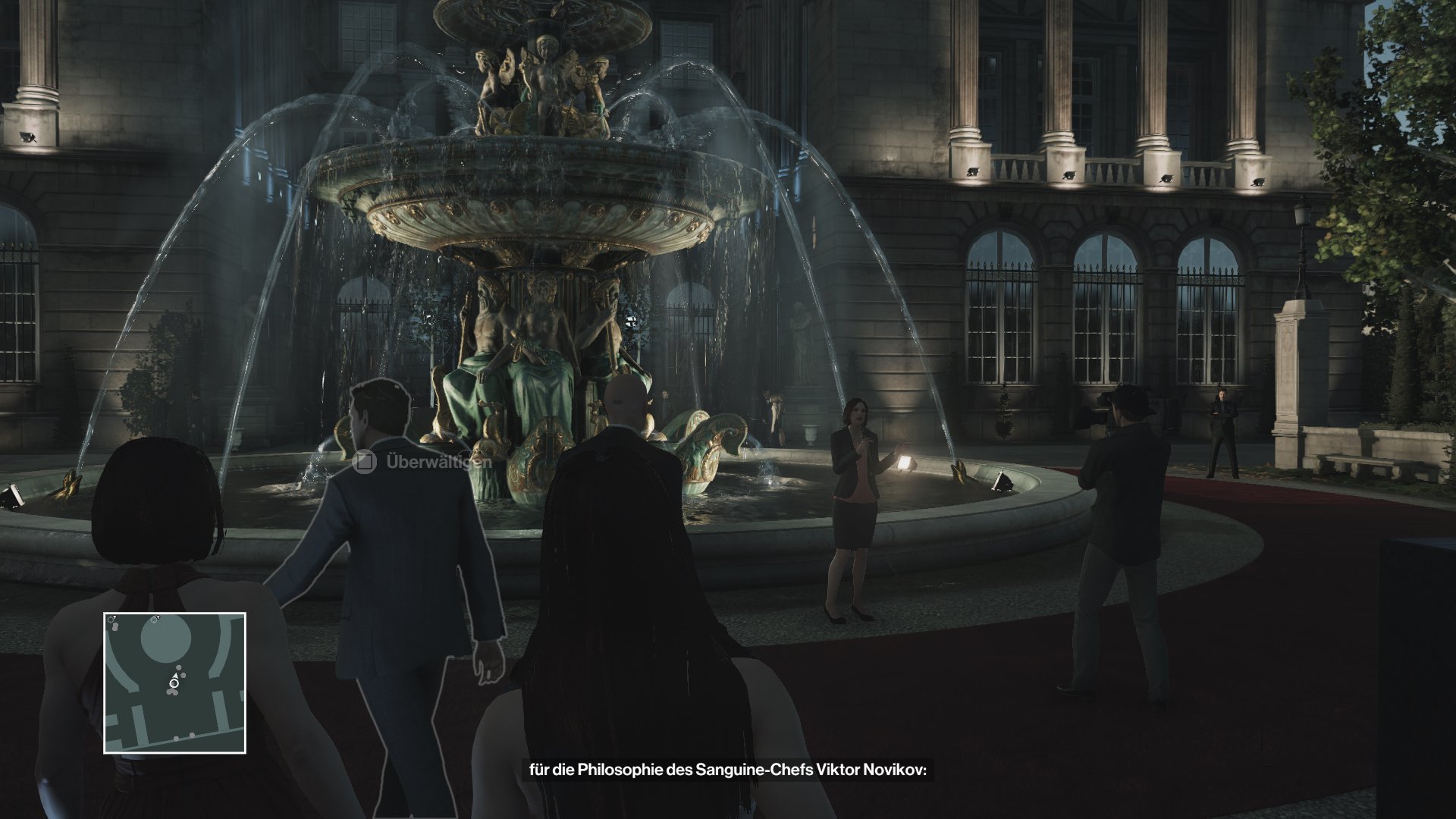
Task: Select the top-left camera icon on the minimap
Action: (111, 620)
